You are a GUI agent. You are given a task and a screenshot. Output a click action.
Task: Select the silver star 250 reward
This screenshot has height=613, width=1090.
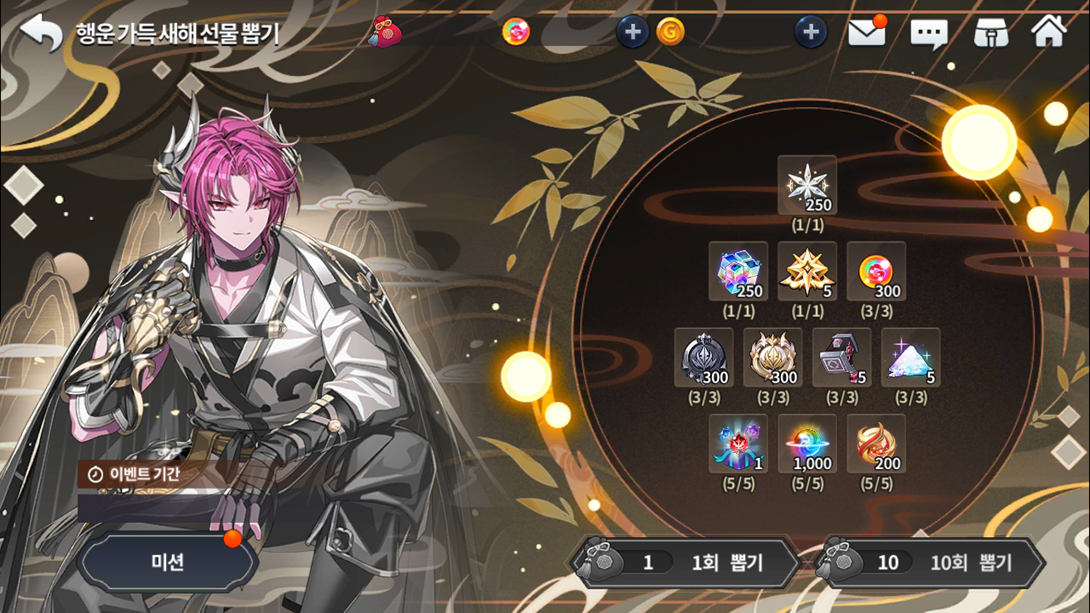[807, 186]
